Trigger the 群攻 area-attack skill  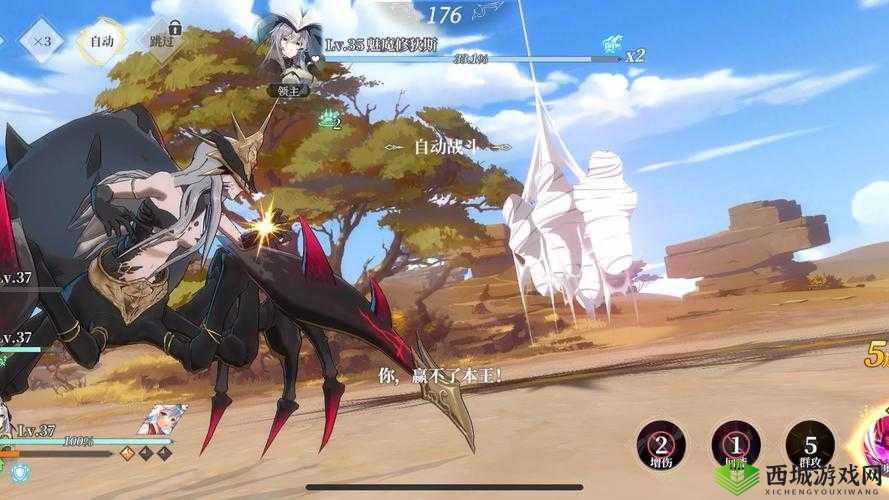click(x=809, y=443)
